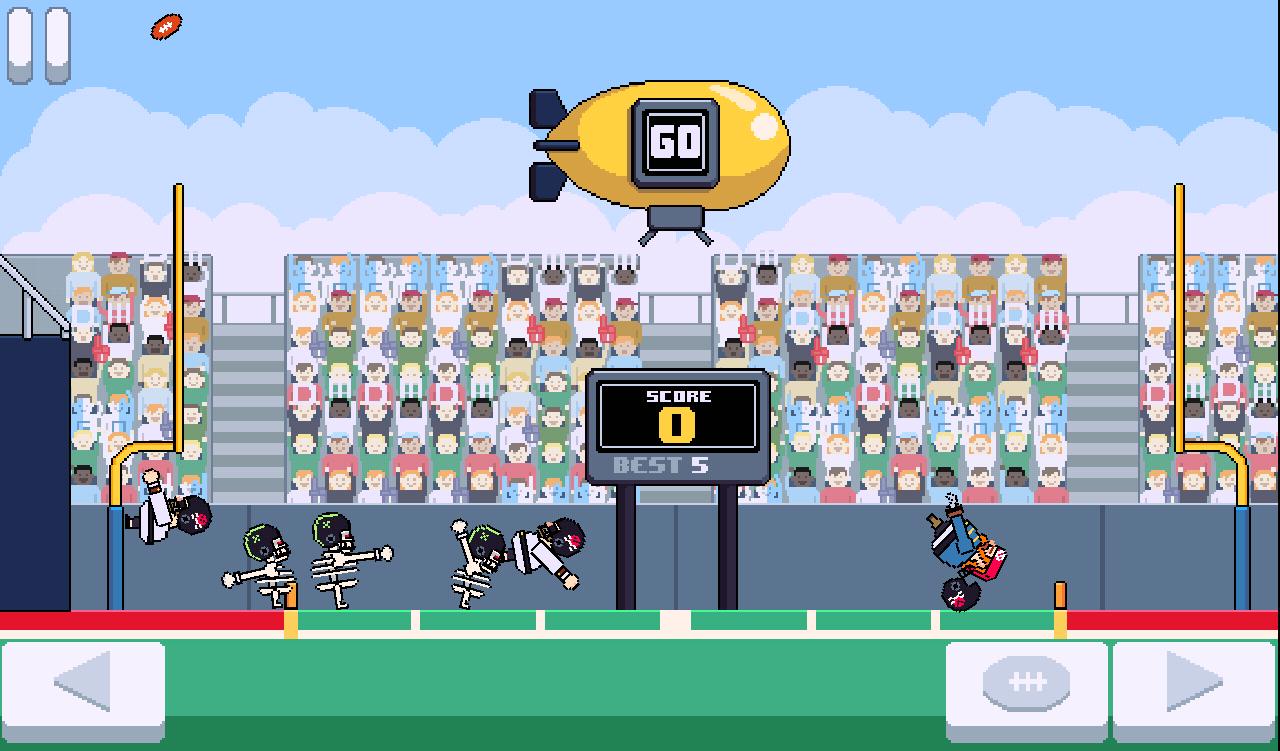Pause the game

(39, 45)
